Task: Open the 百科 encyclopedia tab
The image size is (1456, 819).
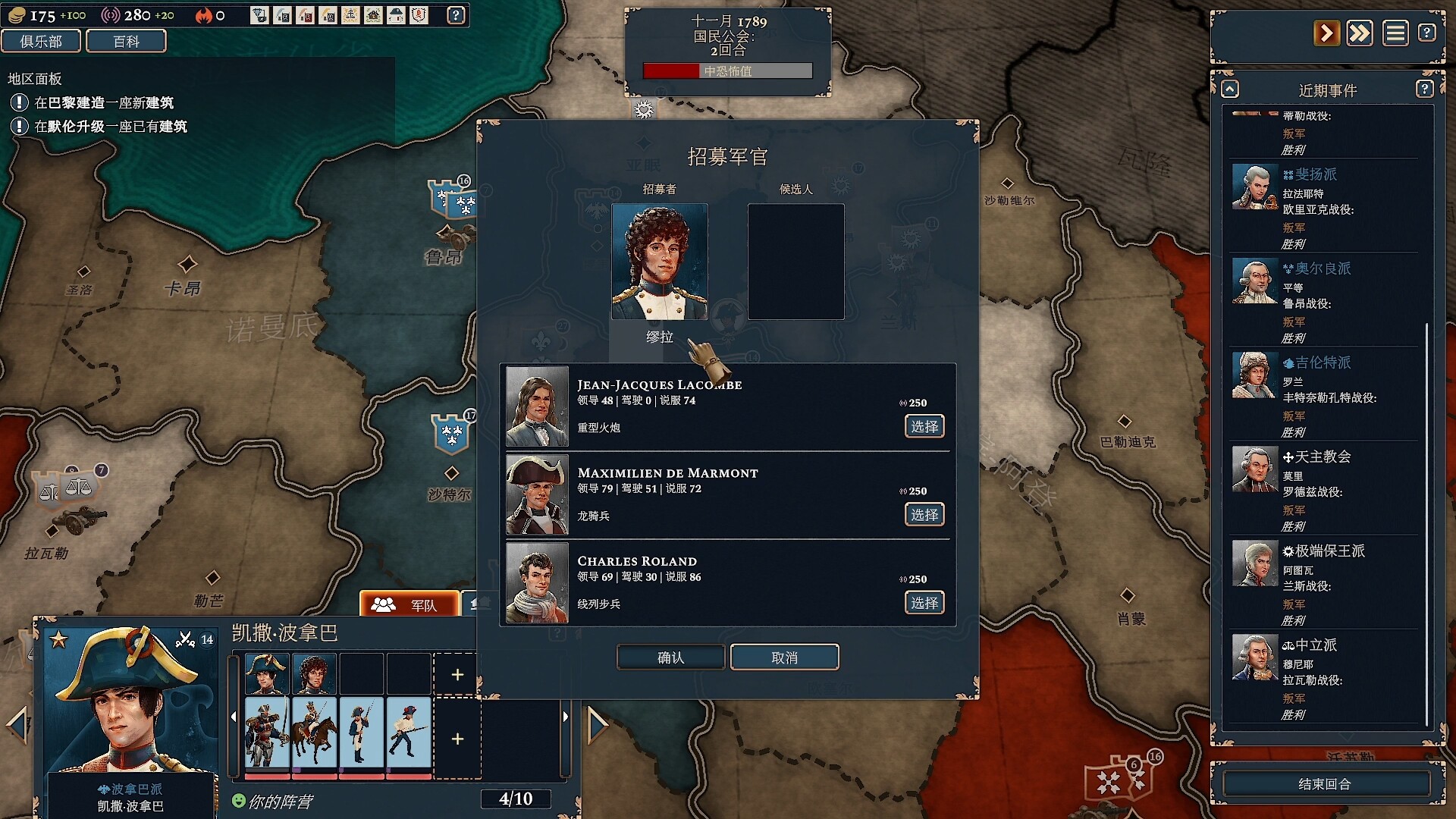Action: pos(127,41)
